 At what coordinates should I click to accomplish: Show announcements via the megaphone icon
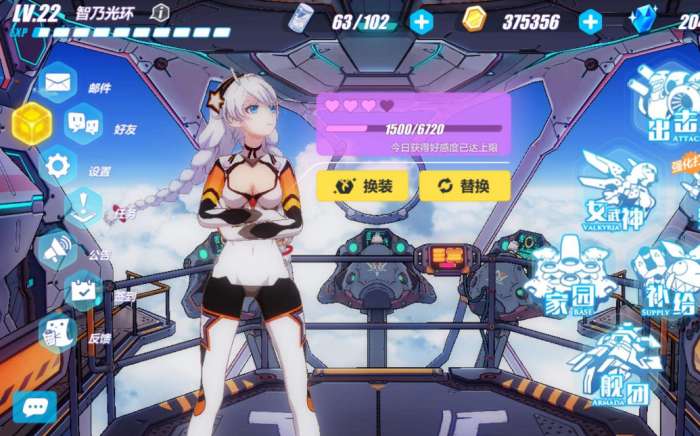pyautogui.click(x=56, y=249)
